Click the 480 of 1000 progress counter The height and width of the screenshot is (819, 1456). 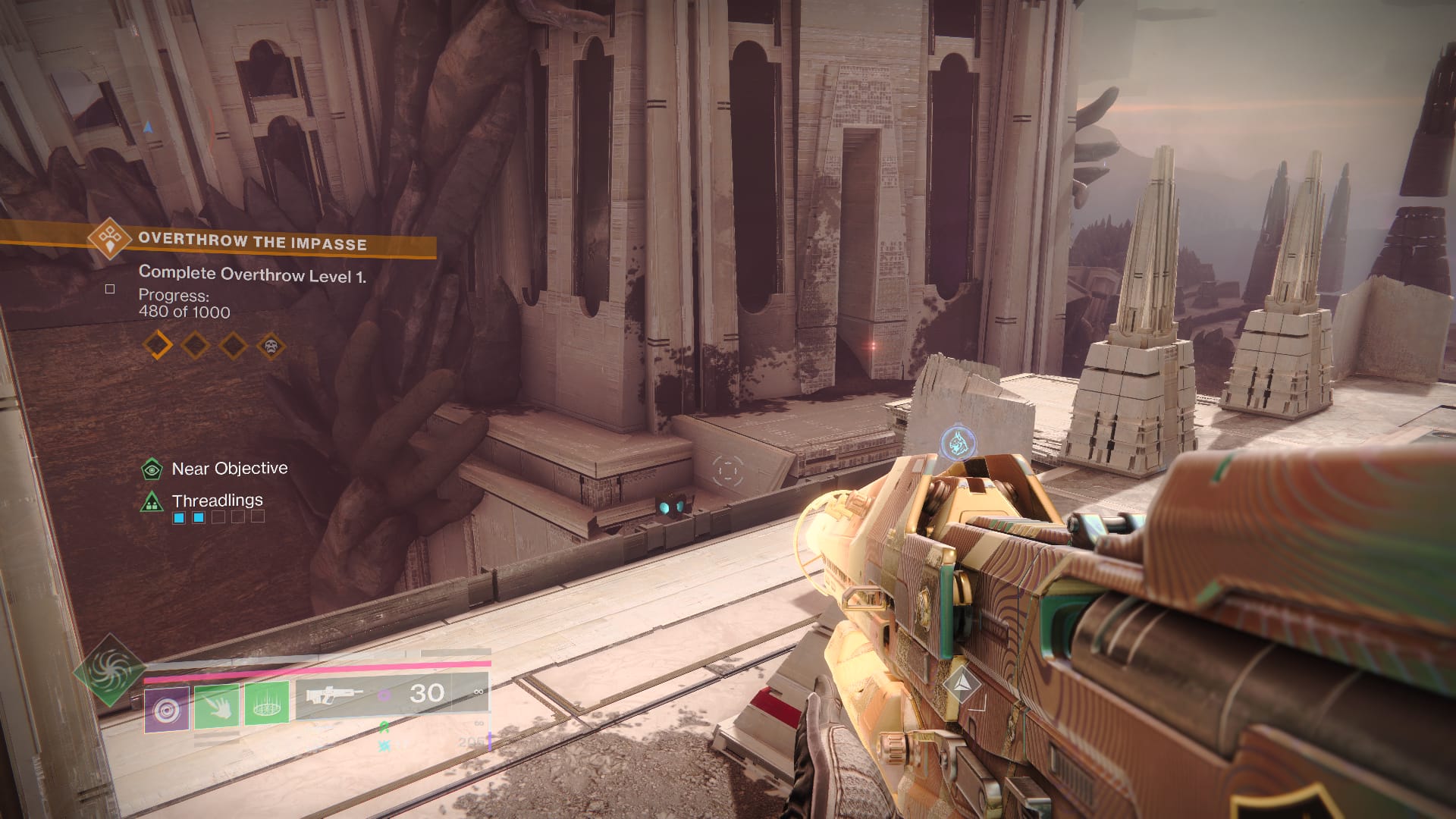click(x=184, y=311)
